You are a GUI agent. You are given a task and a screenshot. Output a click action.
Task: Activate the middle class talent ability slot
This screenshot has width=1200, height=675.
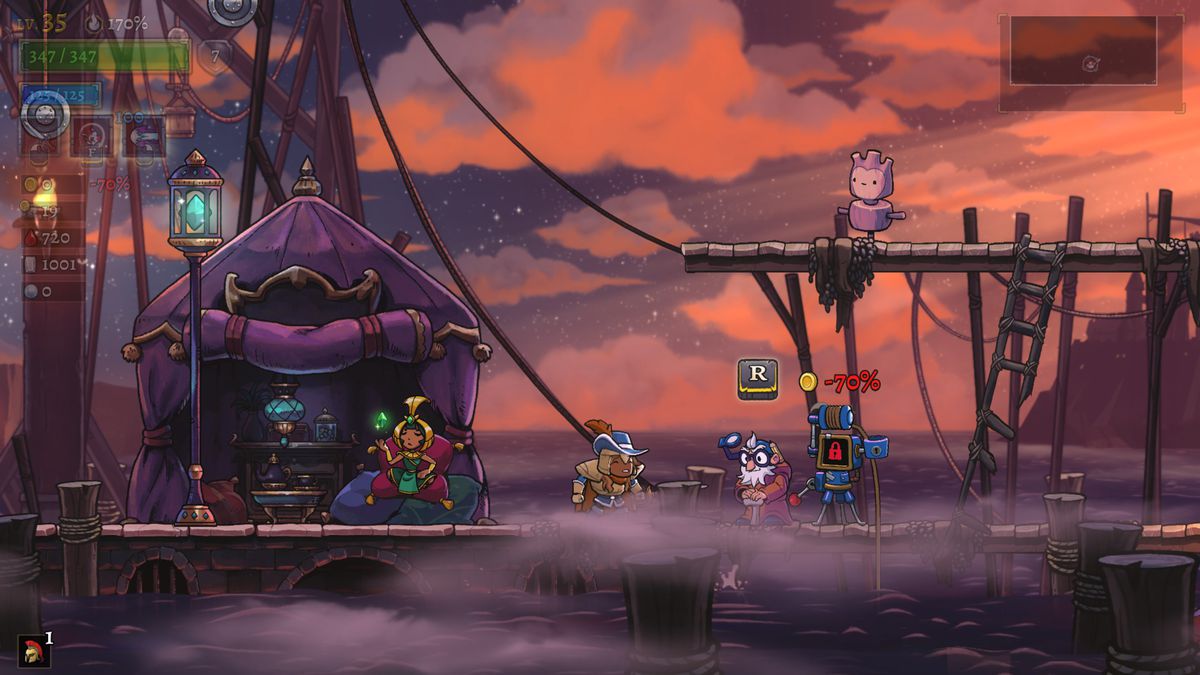point(92,136)
